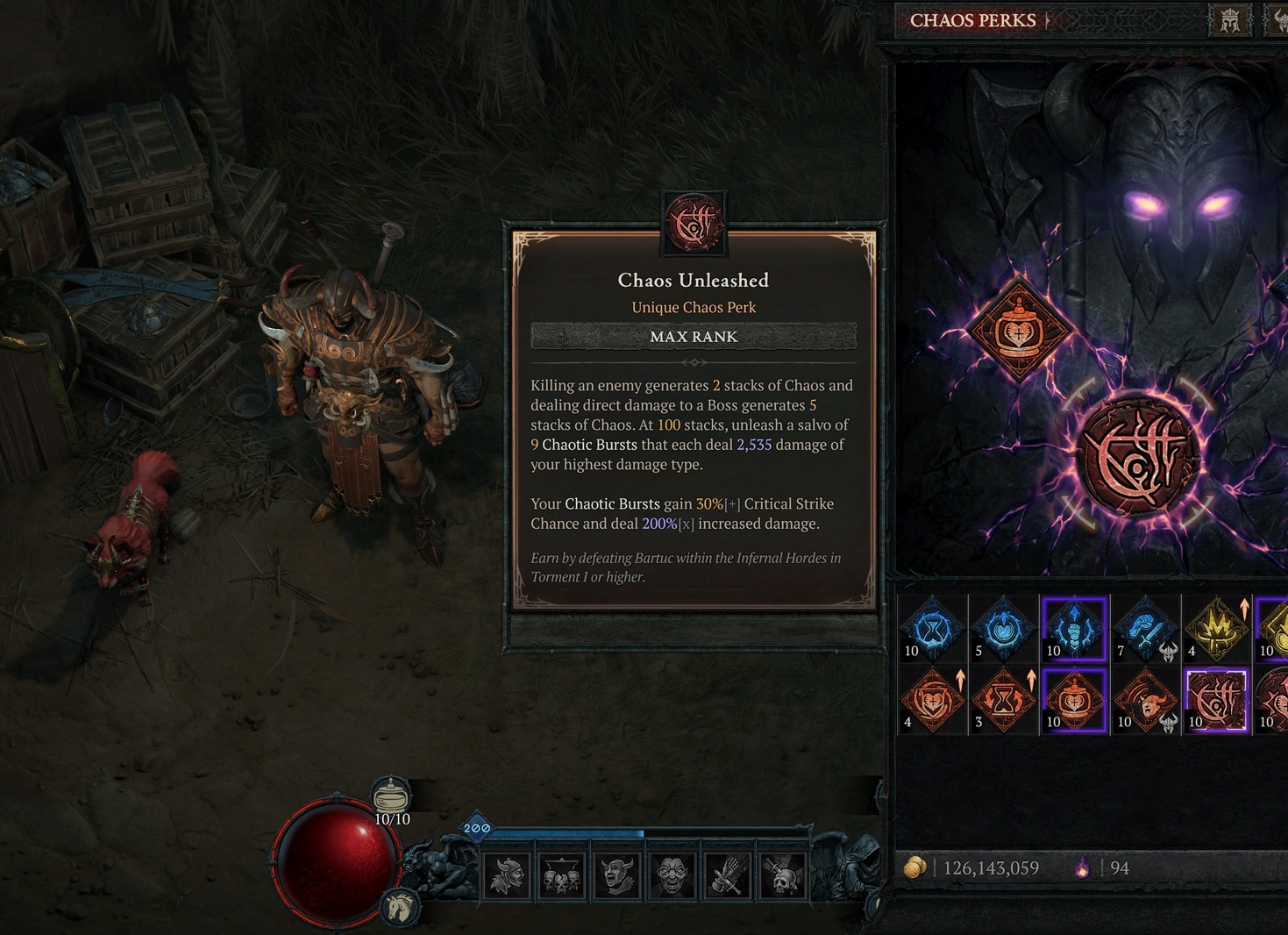Choose the blue potion flask perk

(x=1003, y=628)
